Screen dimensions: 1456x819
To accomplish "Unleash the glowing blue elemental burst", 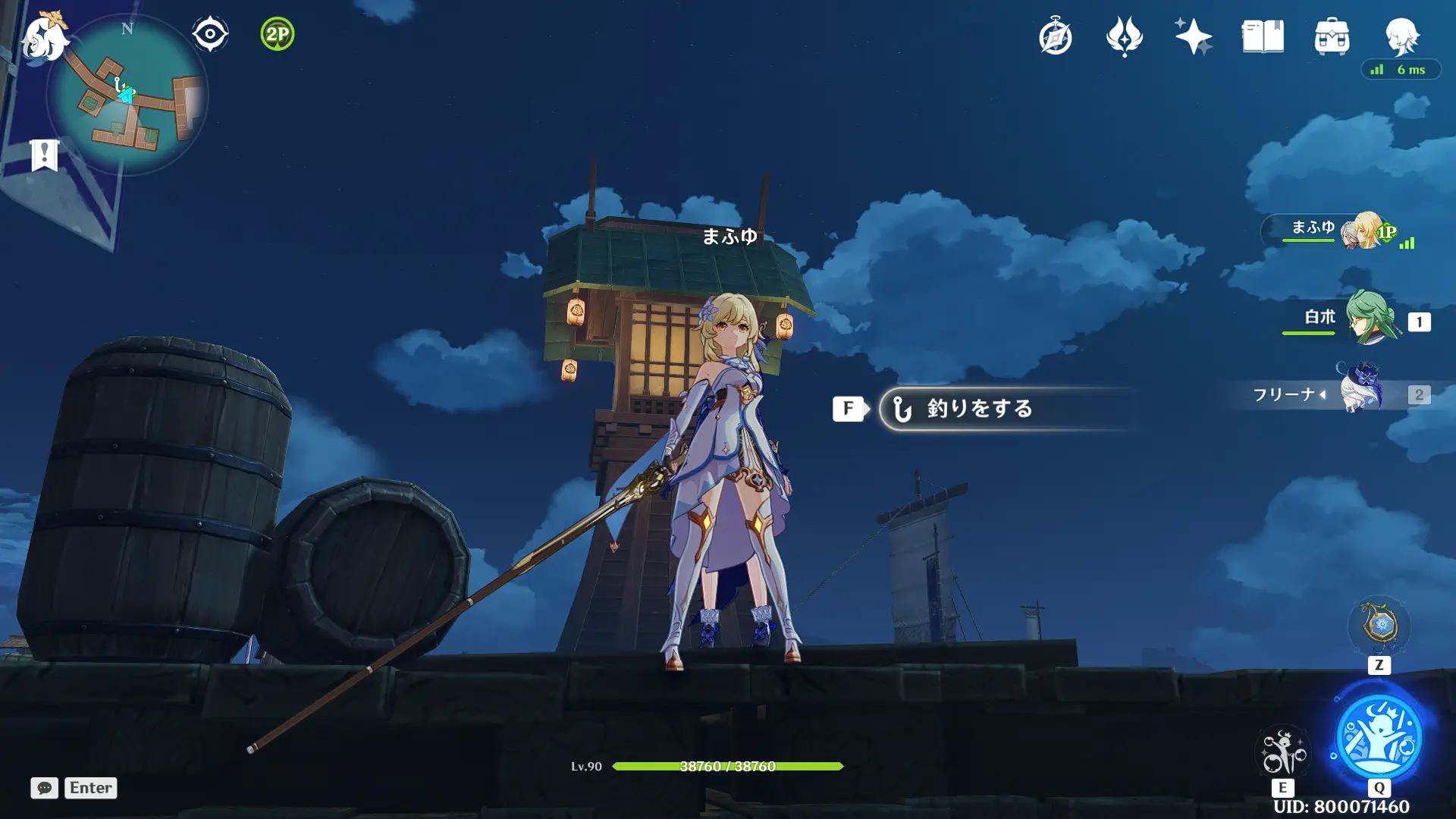I will click(1379, 736).
